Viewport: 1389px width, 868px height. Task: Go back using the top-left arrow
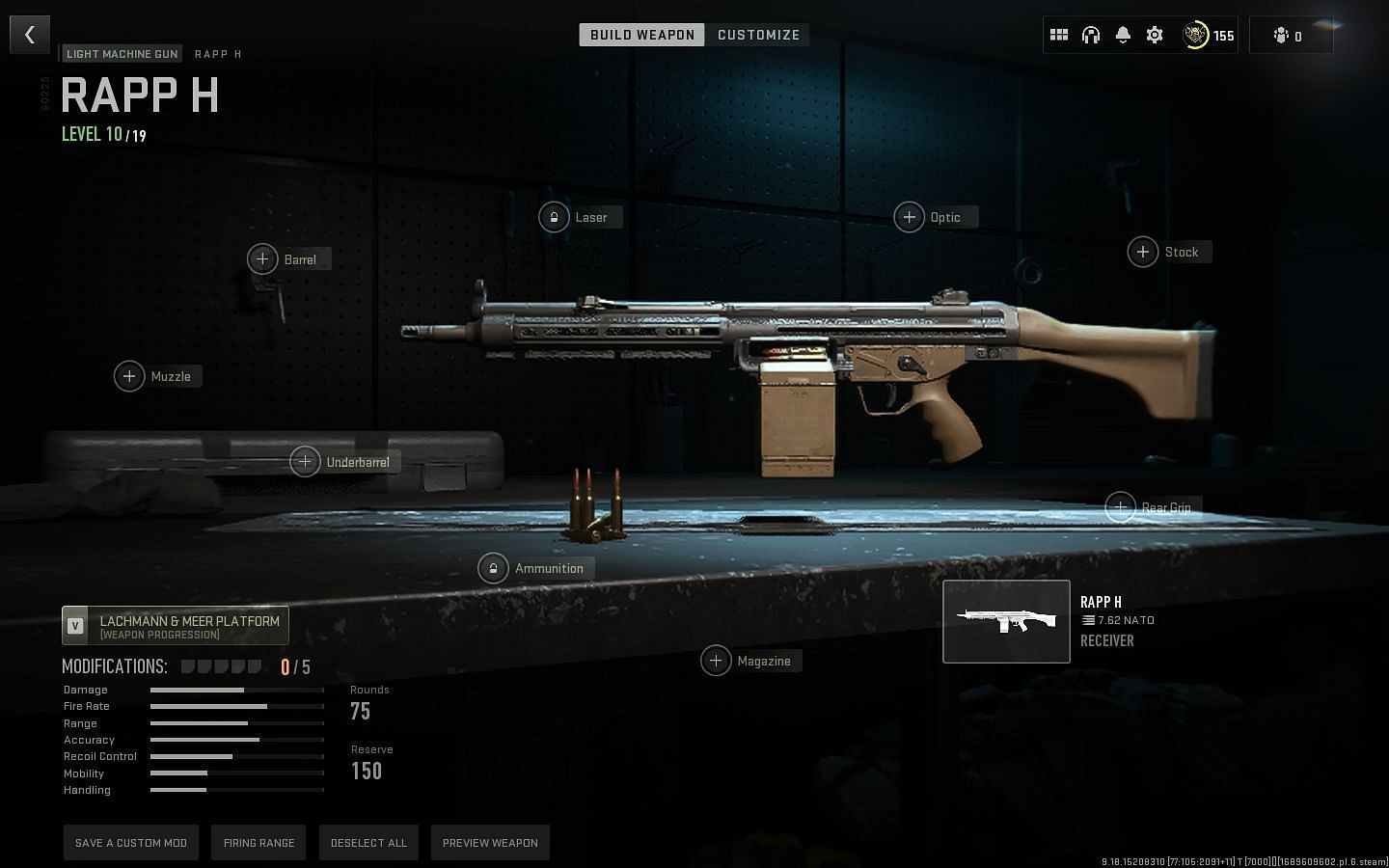30,35
